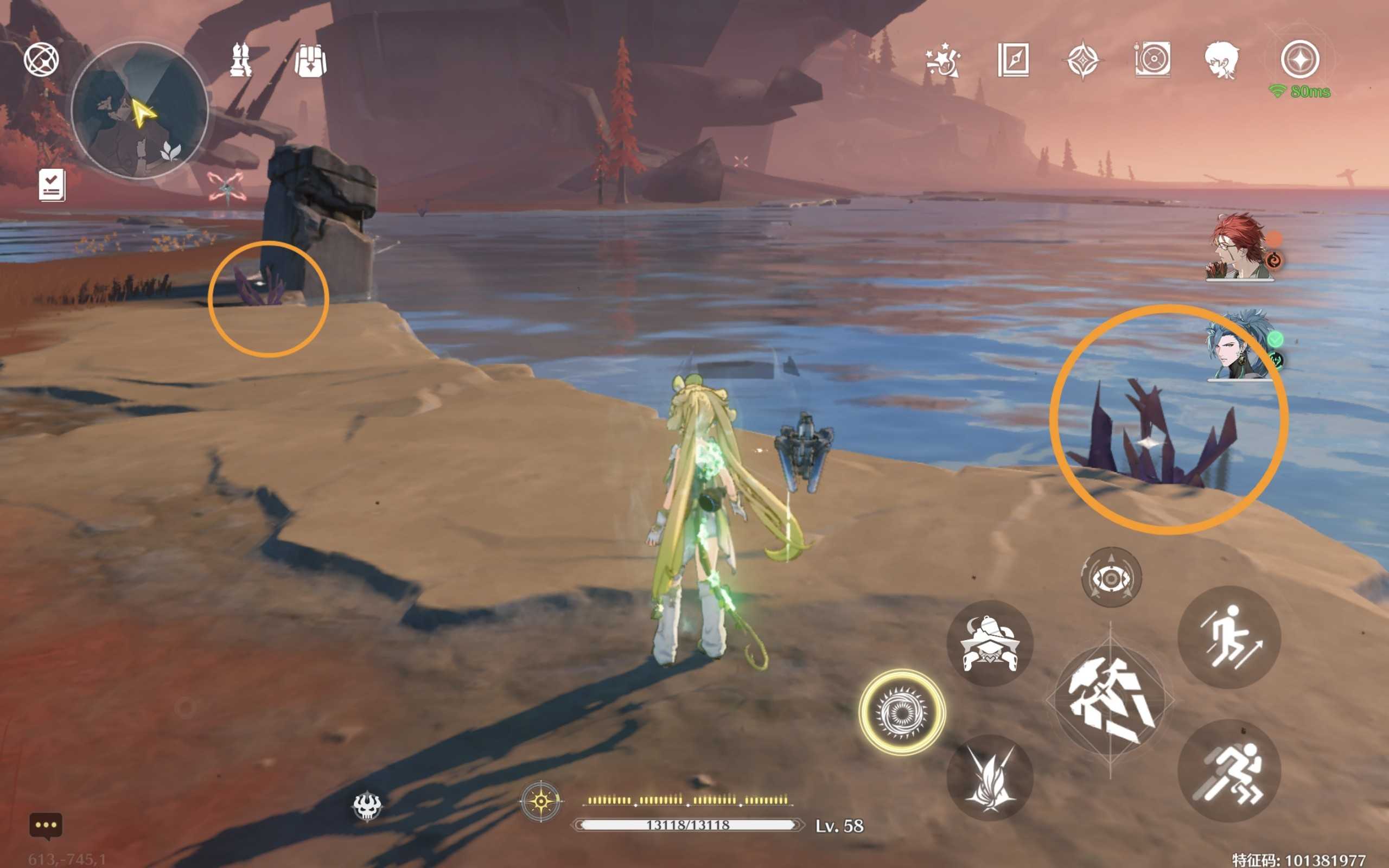Trigger the main basic attack button

[x=1111, y=700]
